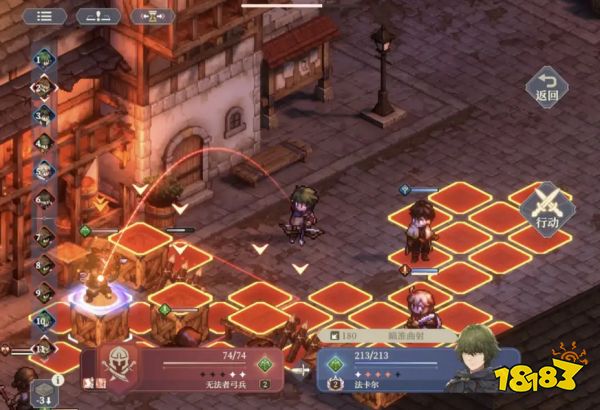
Task: Open the list menu button
Action: coord(43,16)
